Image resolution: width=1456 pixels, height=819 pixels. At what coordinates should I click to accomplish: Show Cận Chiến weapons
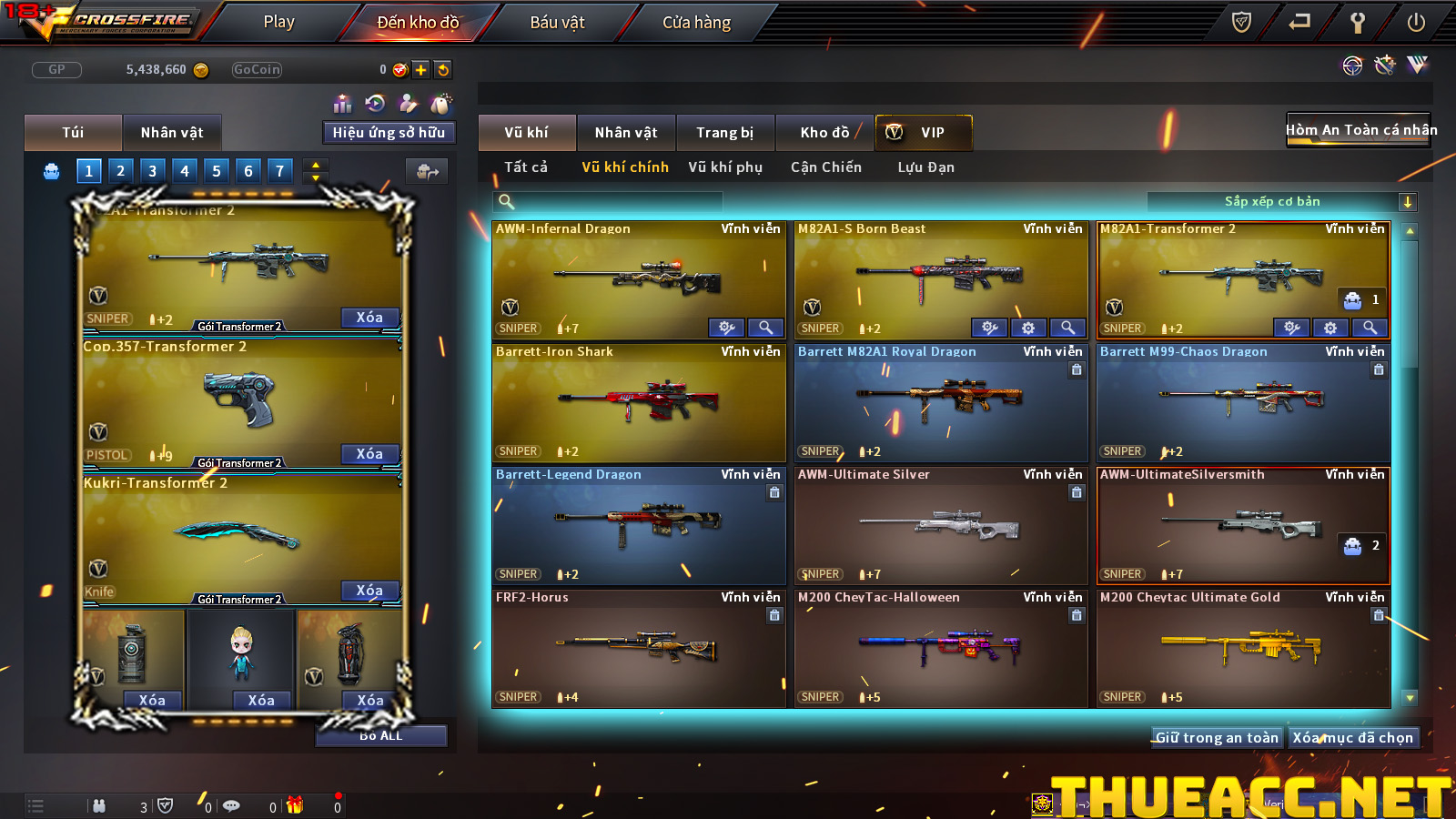point(825,167)
